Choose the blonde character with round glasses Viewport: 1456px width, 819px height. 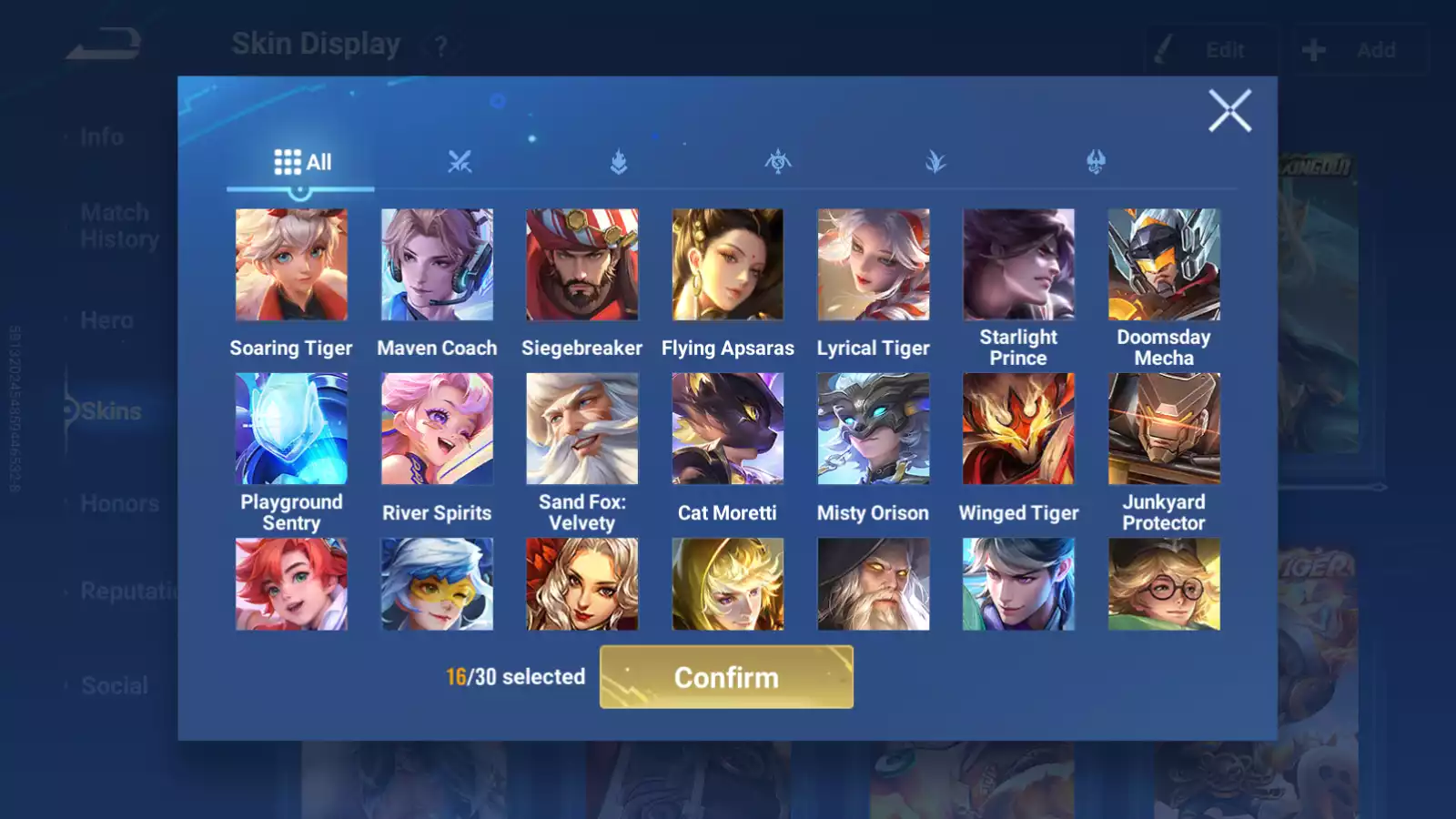pyautogui.click(x=1164, y=584)
